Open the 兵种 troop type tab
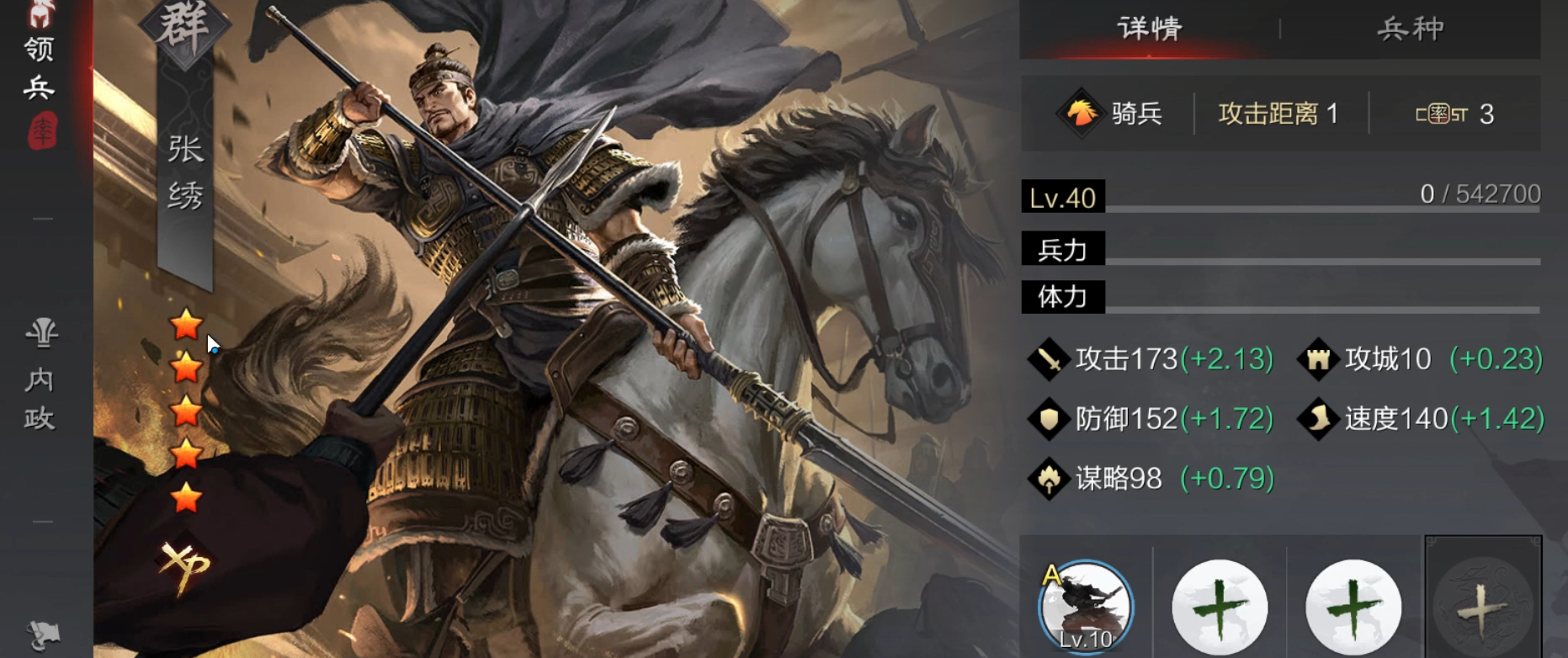 (1410, 29)
